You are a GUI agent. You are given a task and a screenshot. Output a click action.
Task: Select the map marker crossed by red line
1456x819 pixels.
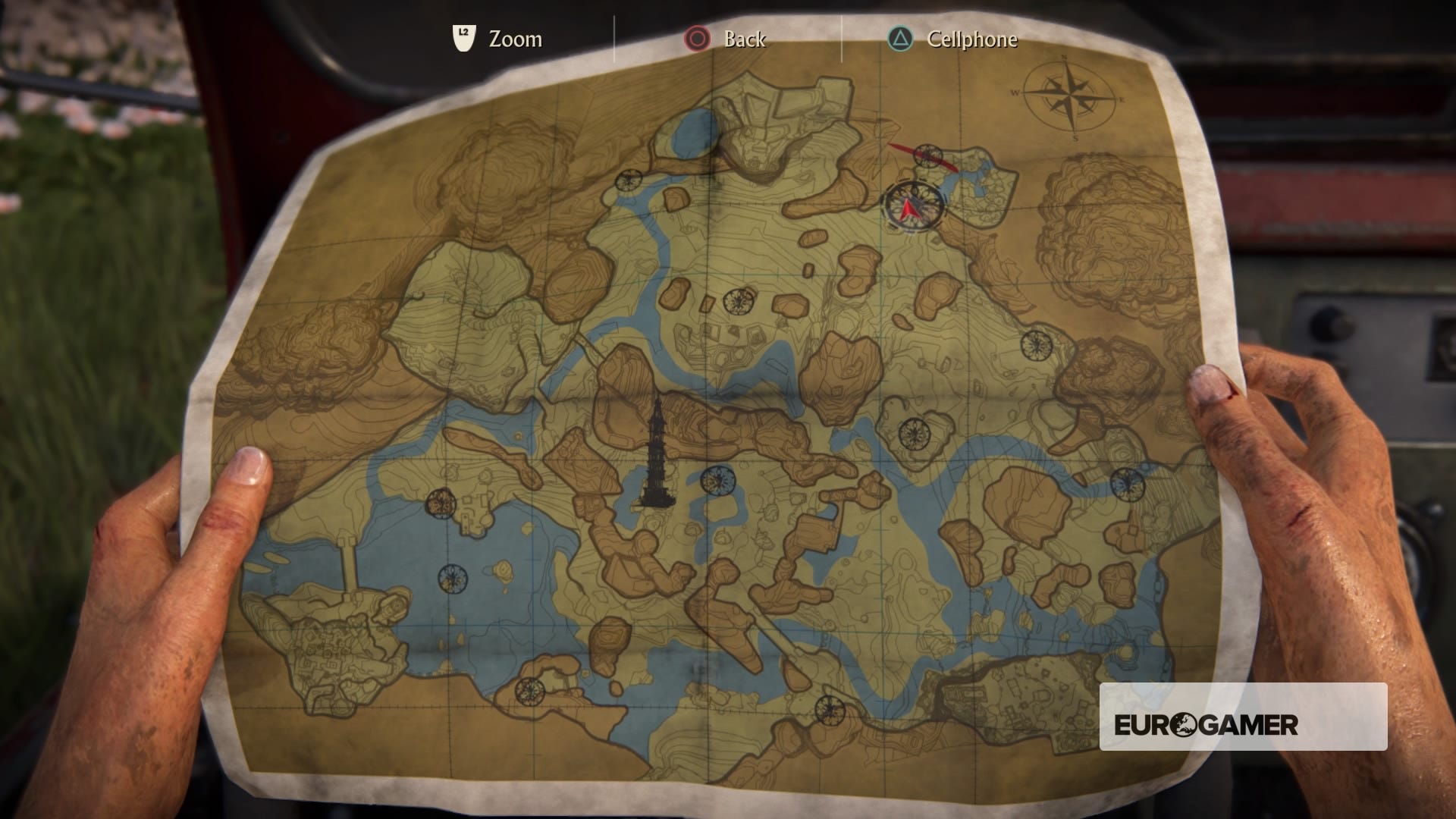click(x=927, y=155)
